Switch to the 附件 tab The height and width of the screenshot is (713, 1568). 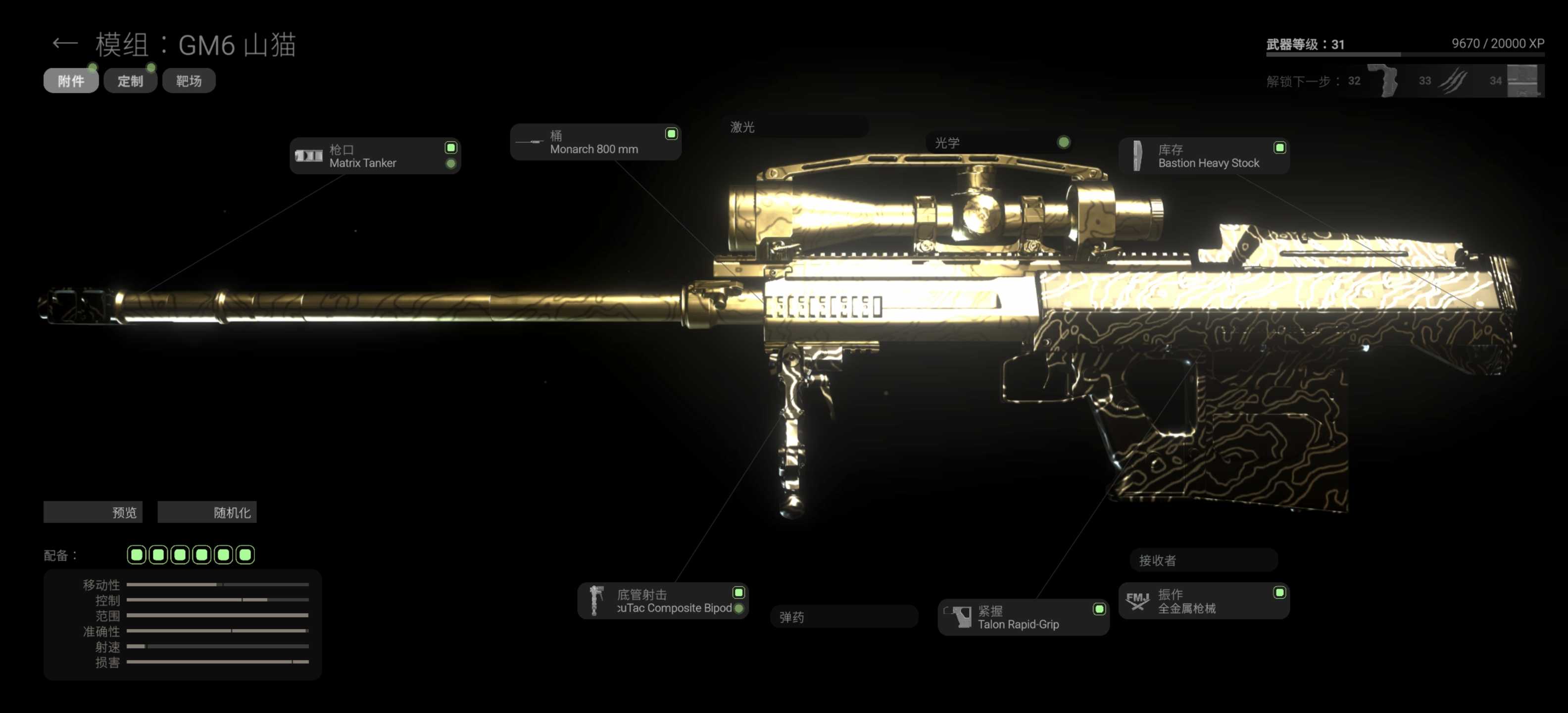pyautogui.click(x=71, y=81)
